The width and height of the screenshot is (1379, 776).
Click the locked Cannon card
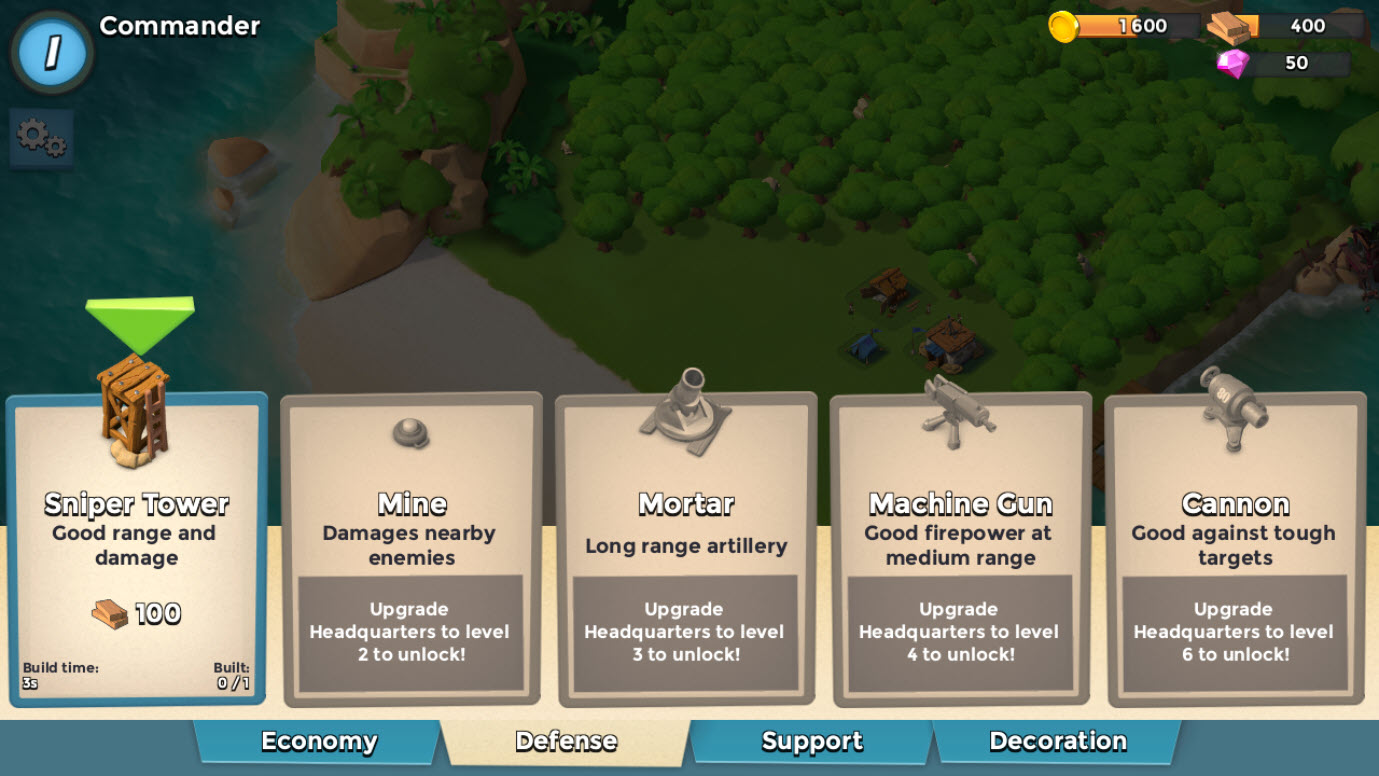(1235, 548)
